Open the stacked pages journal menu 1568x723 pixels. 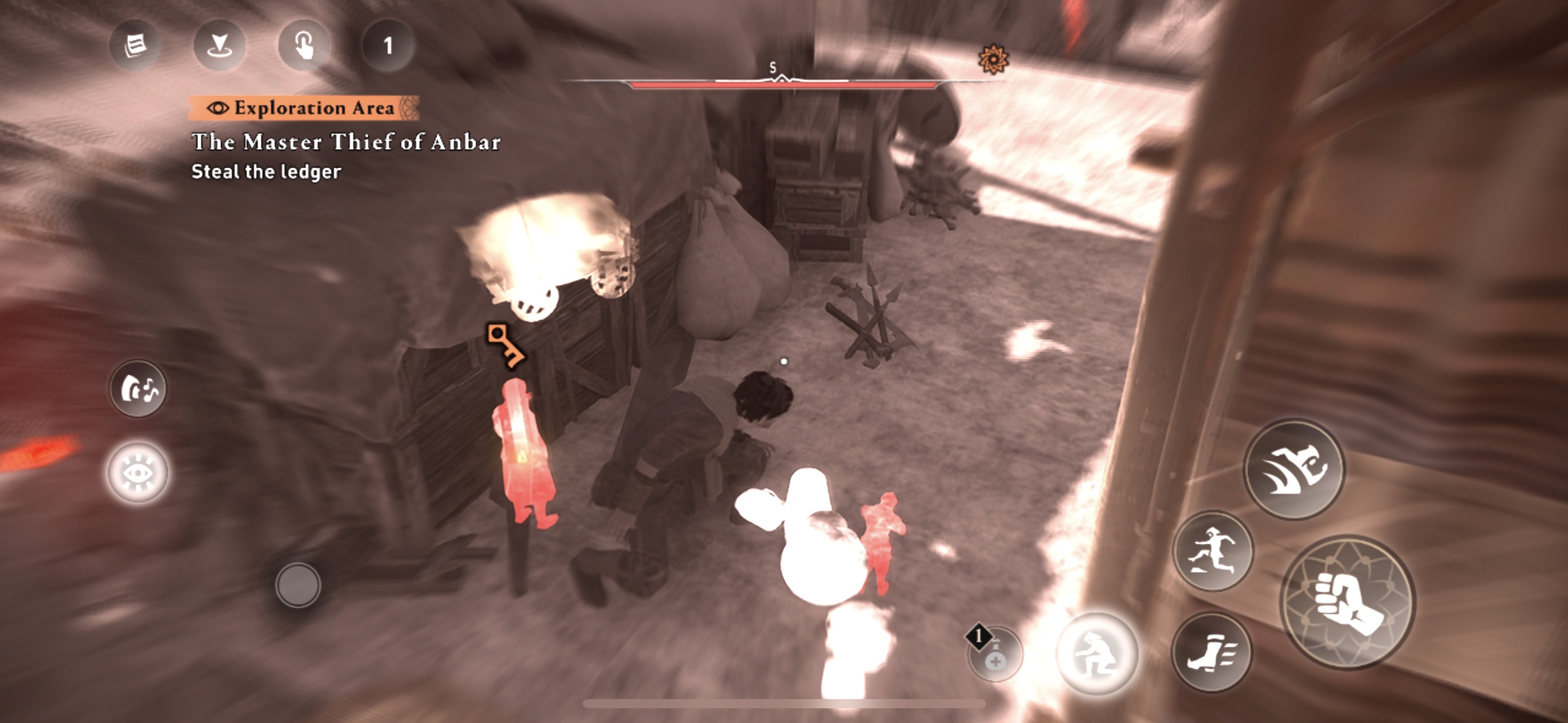[x=135, y=45]
